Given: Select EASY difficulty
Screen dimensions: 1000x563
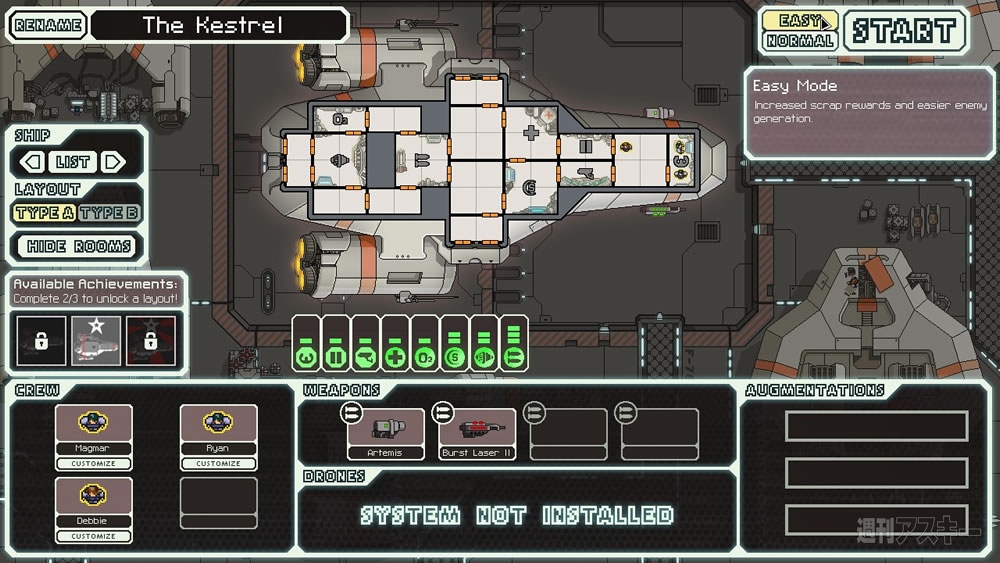Looking at the screenshot, I should [800, 20].
